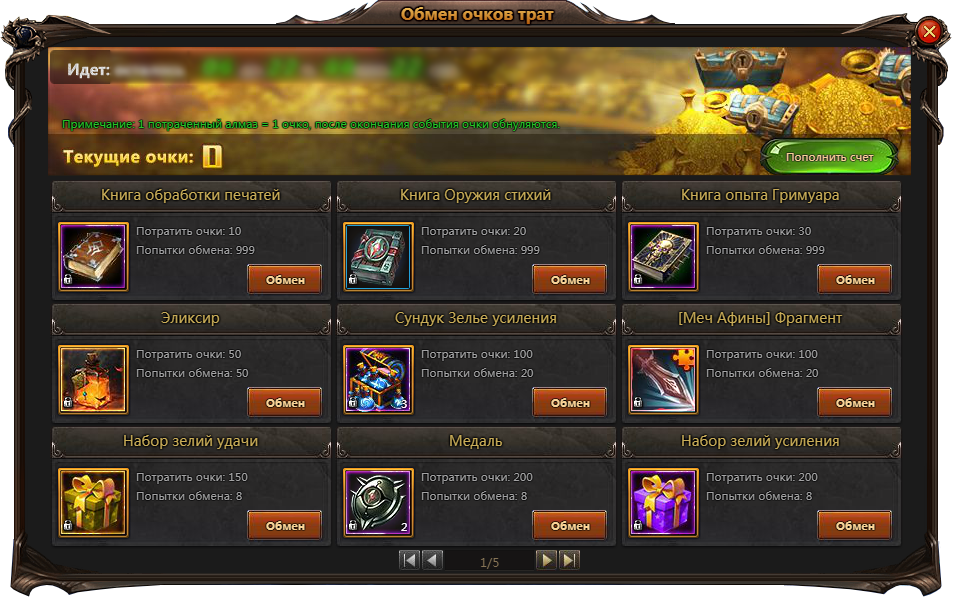Exchange points for Набор зелий удачи
Screen dimensions: 954x597
click(x=284, y=525)
